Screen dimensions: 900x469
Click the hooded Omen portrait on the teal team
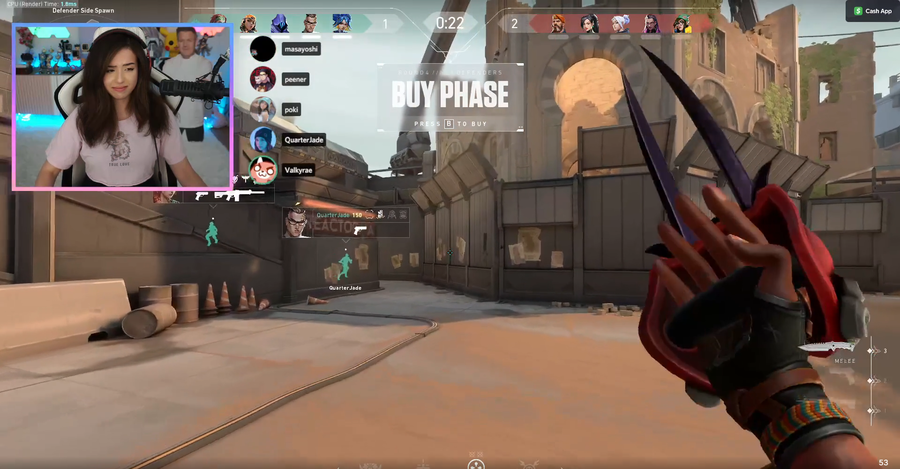coord(278,22)
